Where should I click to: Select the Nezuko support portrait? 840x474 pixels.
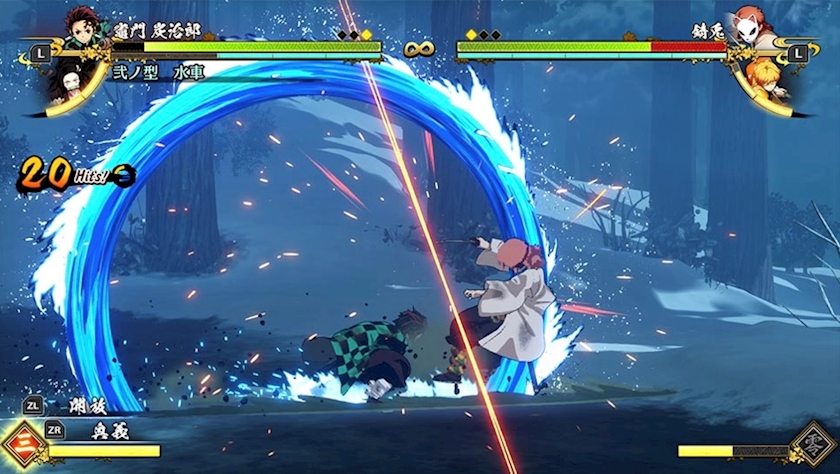pyautogui.click(x=66, y=80)
